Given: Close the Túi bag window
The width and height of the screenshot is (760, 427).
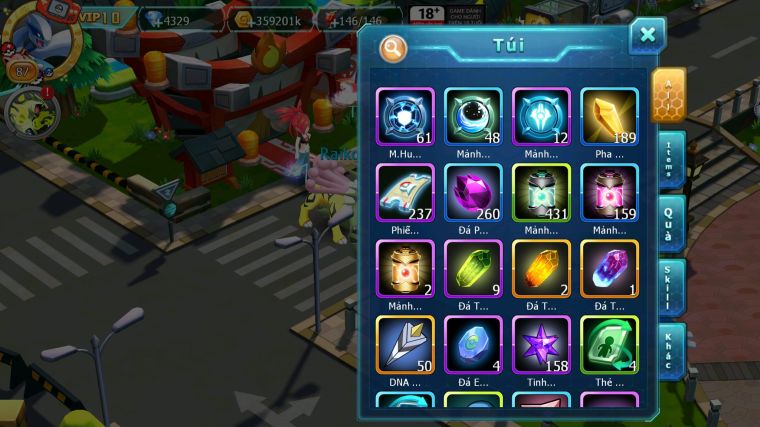Looking at the screenshot, I should pyautogui.click(x=647, y=36).
